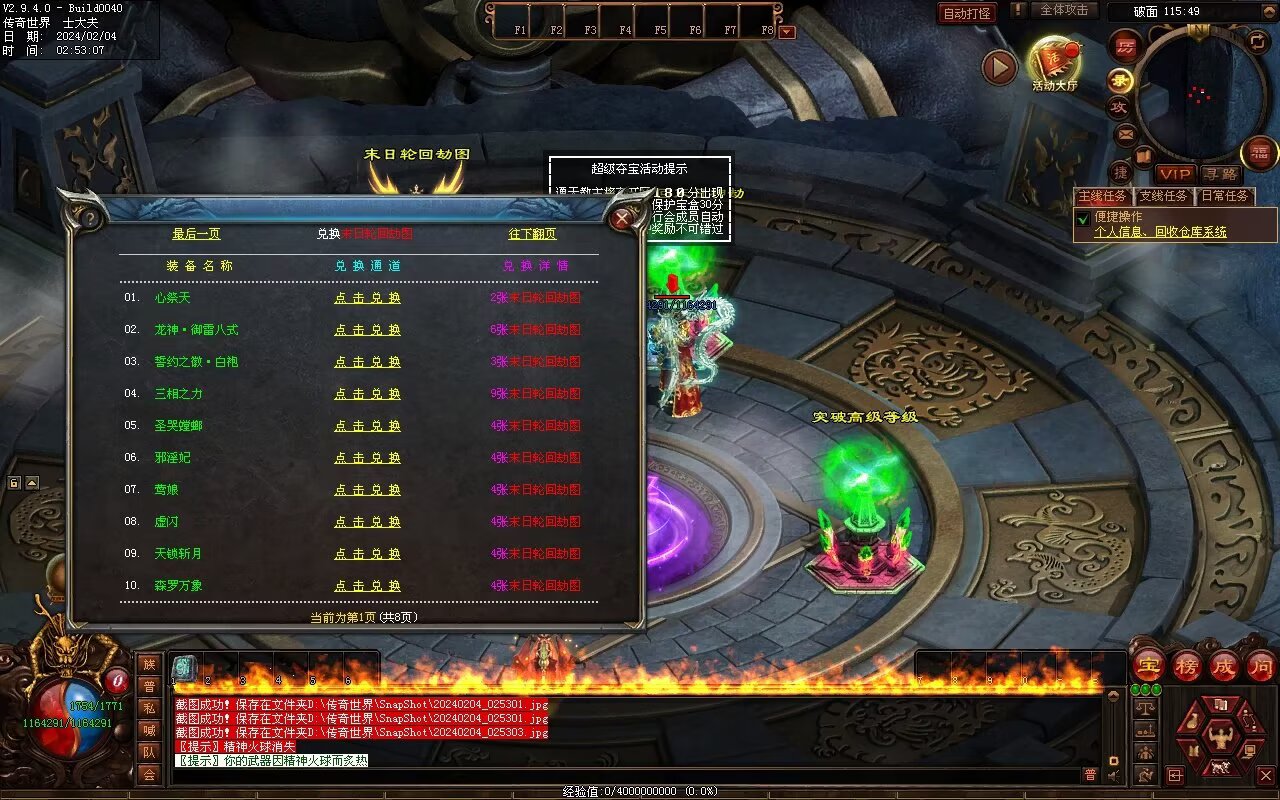Image resolution: width=1280 pixels, height=800 pixels.
Task: Exchange for 三相之力 via 点击兑换
Action: coord(367,394)
